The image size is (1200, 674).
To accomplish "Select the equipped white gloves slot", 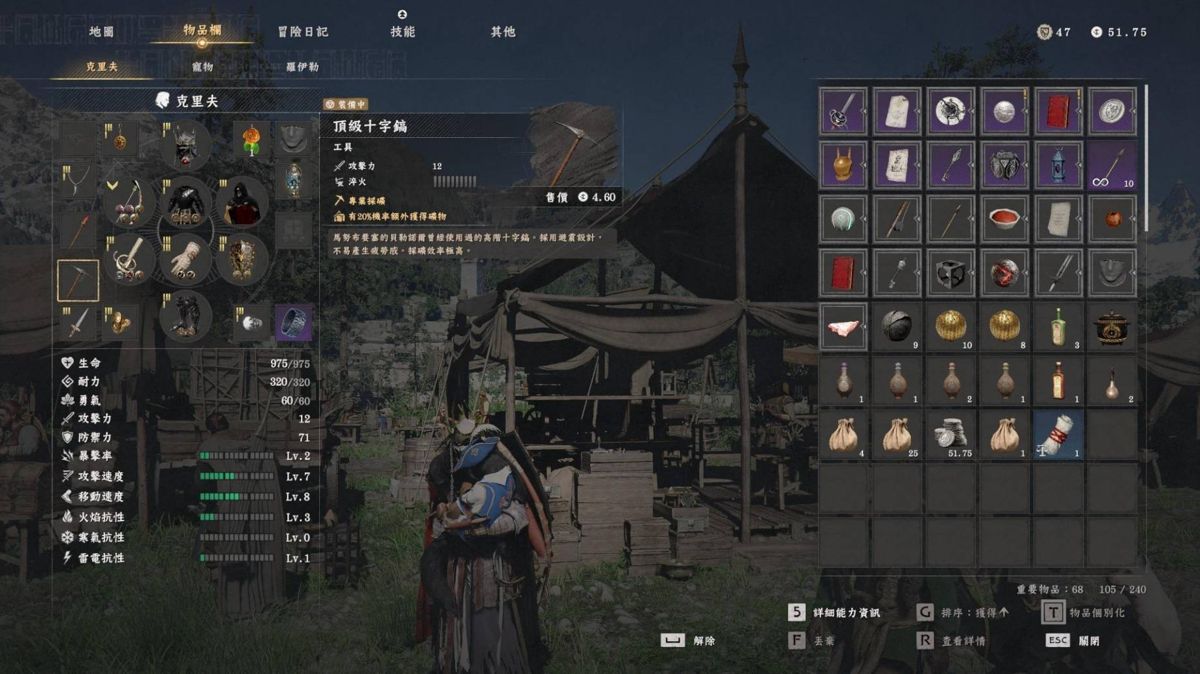I will click(186, 259).
